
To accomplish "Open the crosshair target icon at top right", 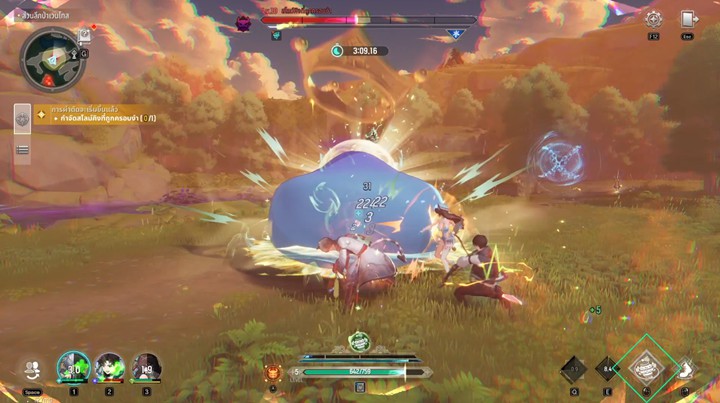I will click(x=653, y=19).
